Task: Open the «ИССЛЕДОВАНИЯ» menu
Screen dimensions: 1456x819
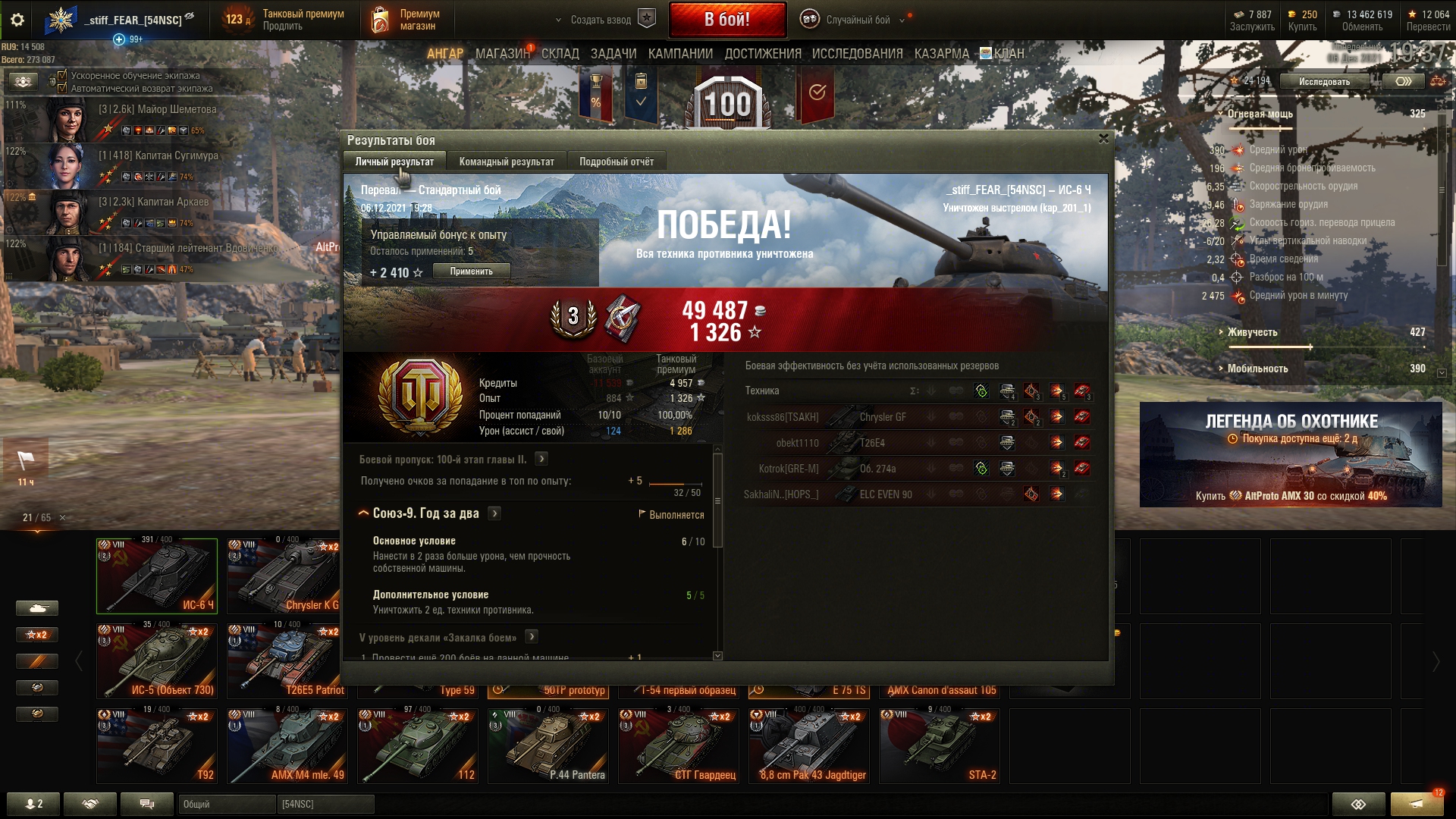Action: point(857,54)
